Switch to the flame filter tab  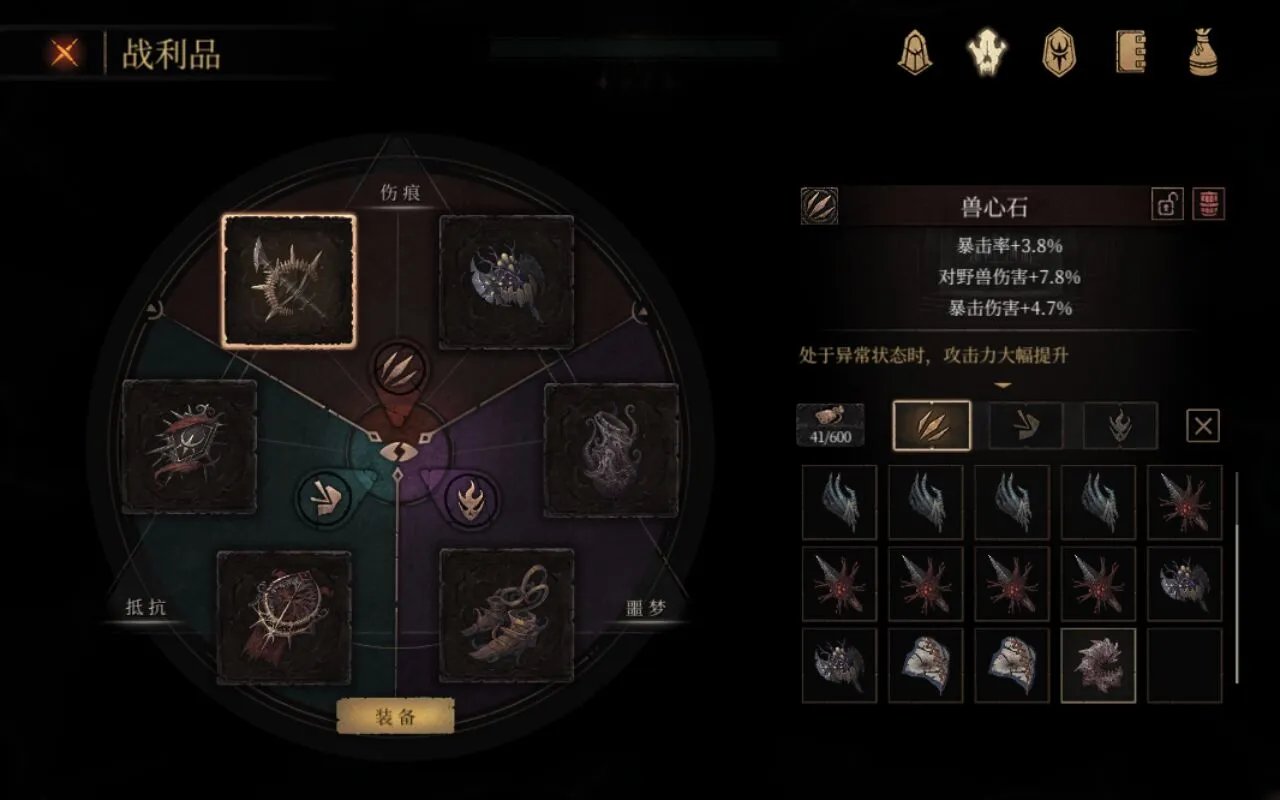click(x=1120, y=426)
